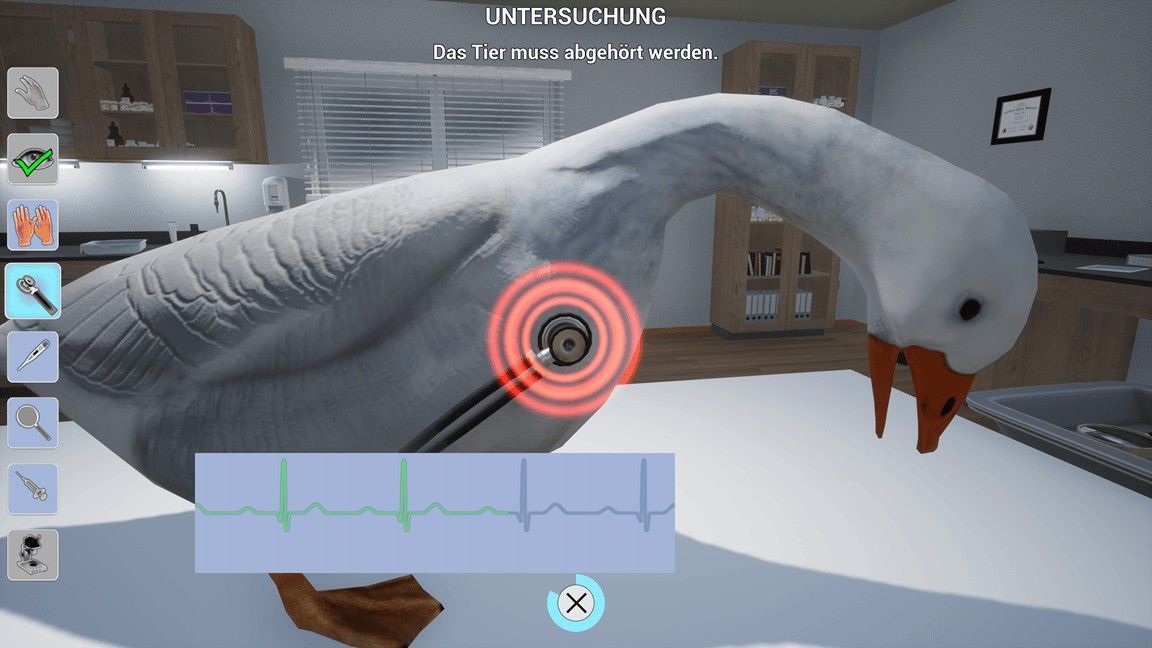Open the eye visual inspection tool
Viewport: 1152px width, 648px height.
click(33, 159)
